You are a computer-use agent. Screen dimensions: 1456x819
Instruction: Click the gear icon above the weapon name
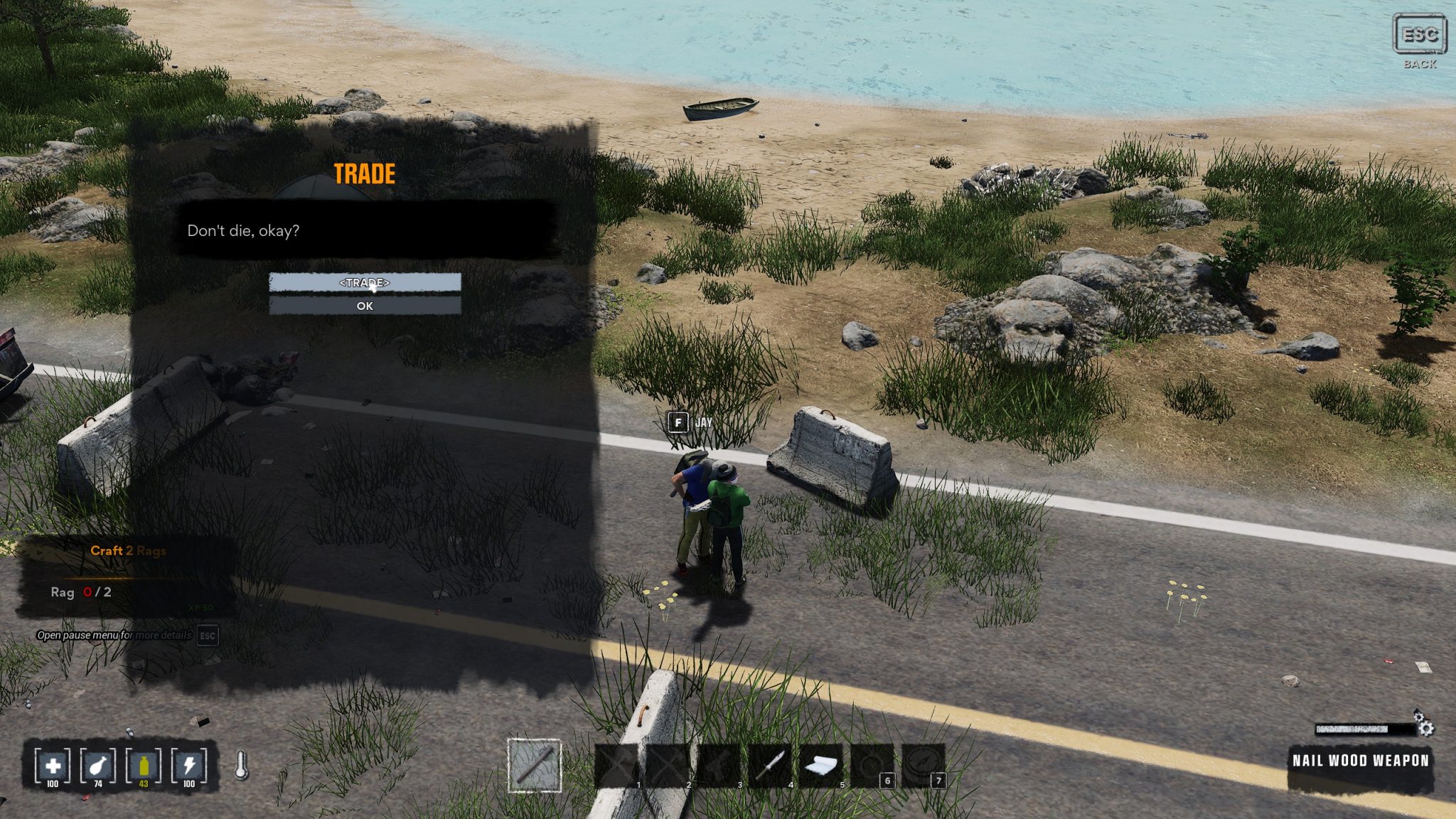pyautogui.click(x=1424, y=725)
